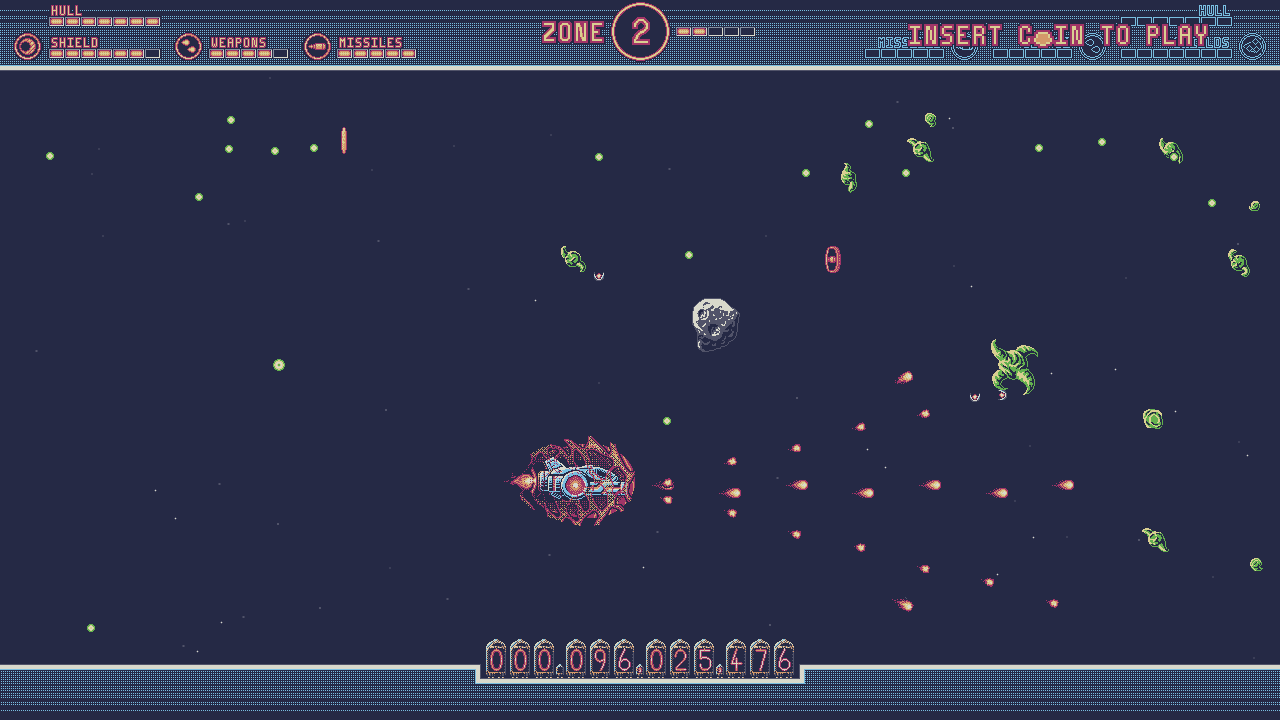This screenshot has width=1280, height=720.
Task: Click the coin graphic inside INSERT COIN text
Action: click(1044, 36)
